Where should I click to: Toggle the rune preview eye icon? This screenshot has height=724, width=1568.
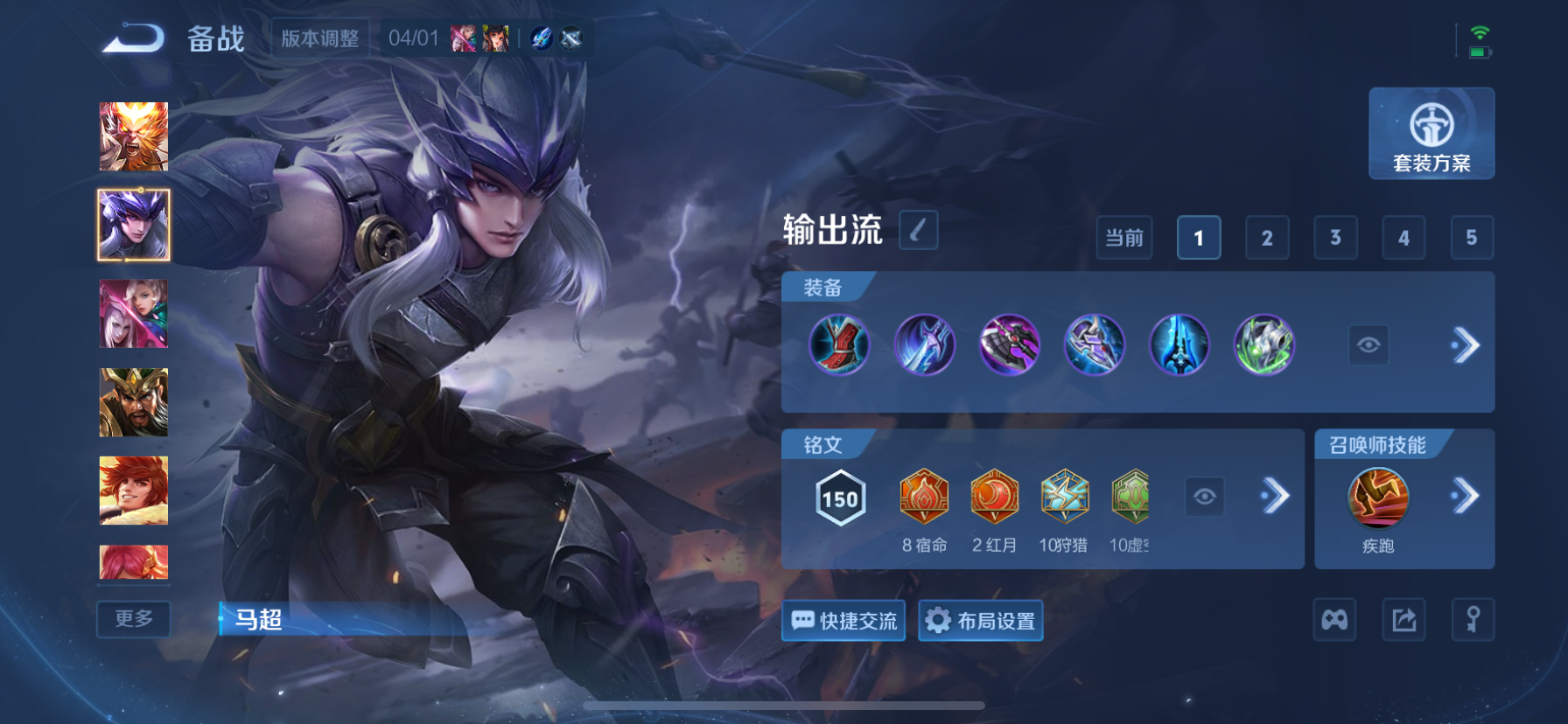tap(1206, 497)
